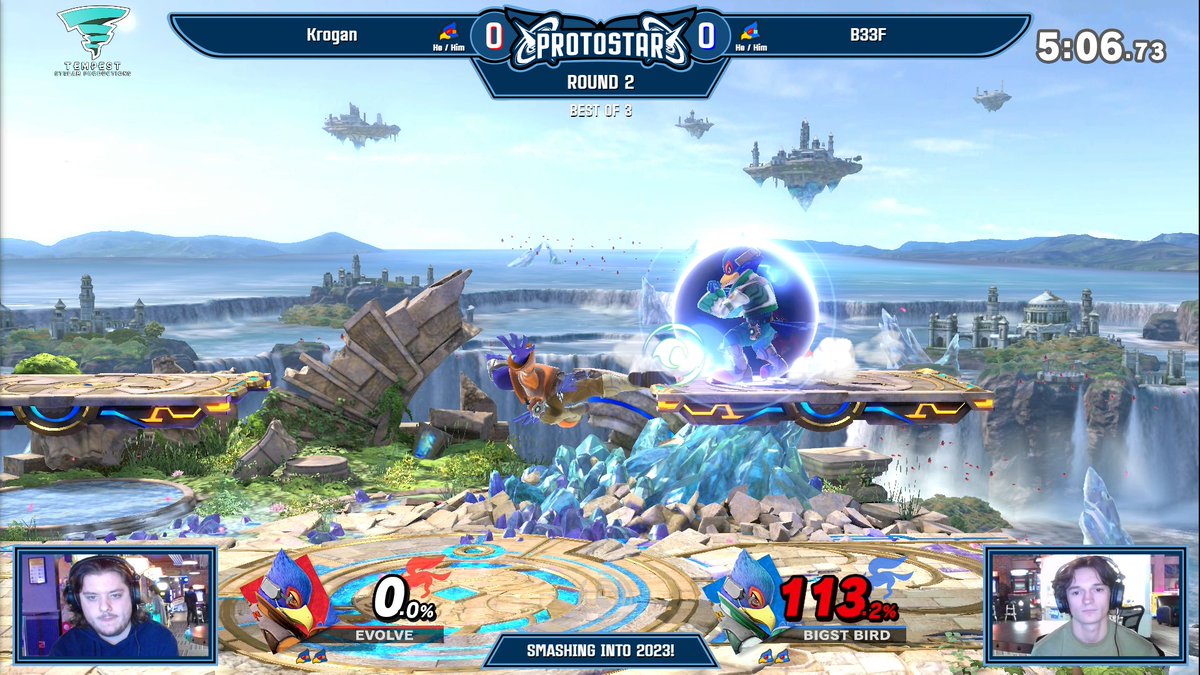Select the B33F player name banner
The height and width of the screenshot is (675, 1200).
[x=861, y=35]
